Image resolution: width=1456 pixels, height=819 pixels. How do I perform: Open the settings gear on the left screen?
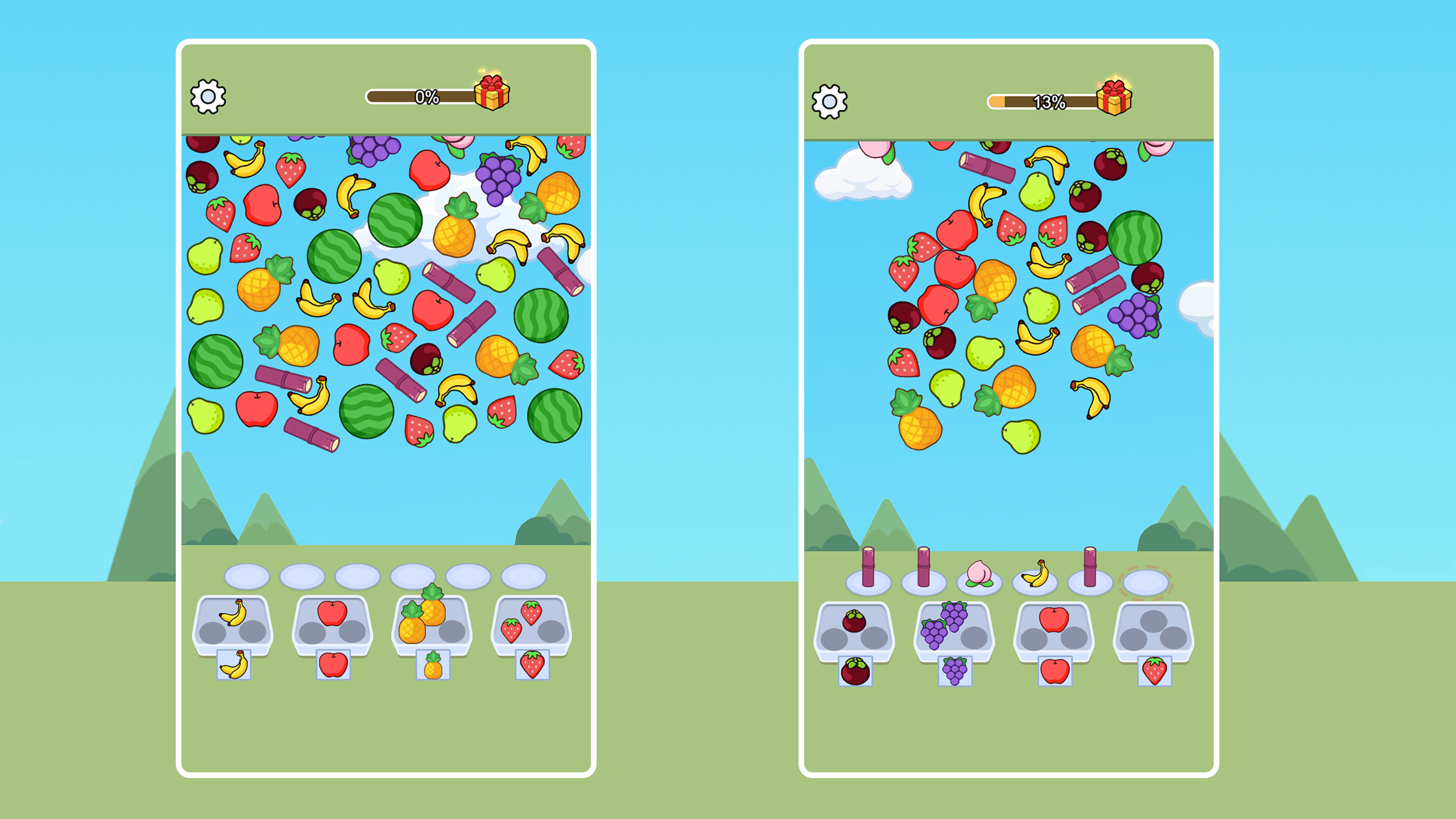(208, 97)
